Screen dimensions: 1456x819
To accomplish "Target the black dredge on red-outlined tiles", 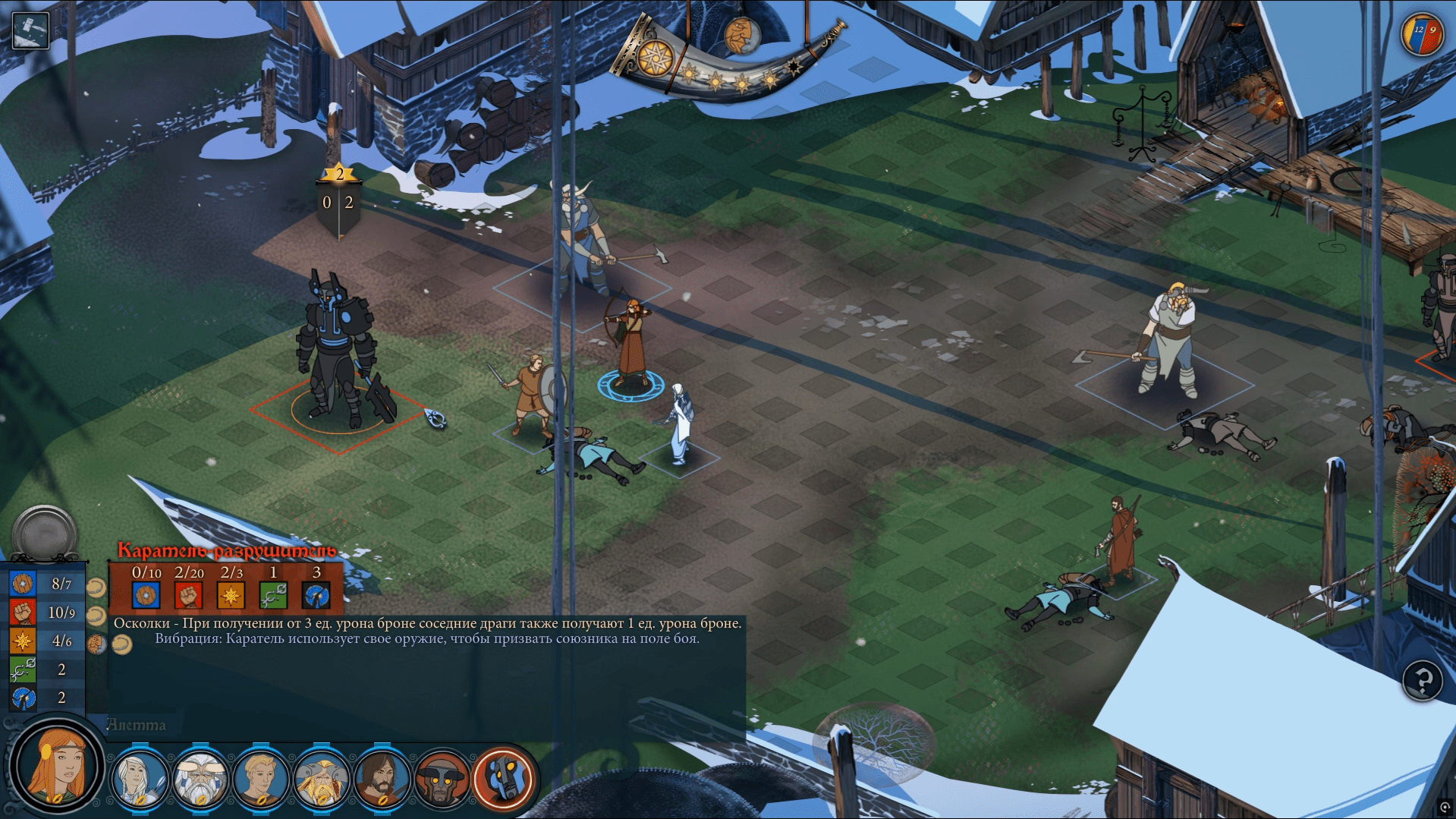I will pyautogui.click(x=338, y=357).
